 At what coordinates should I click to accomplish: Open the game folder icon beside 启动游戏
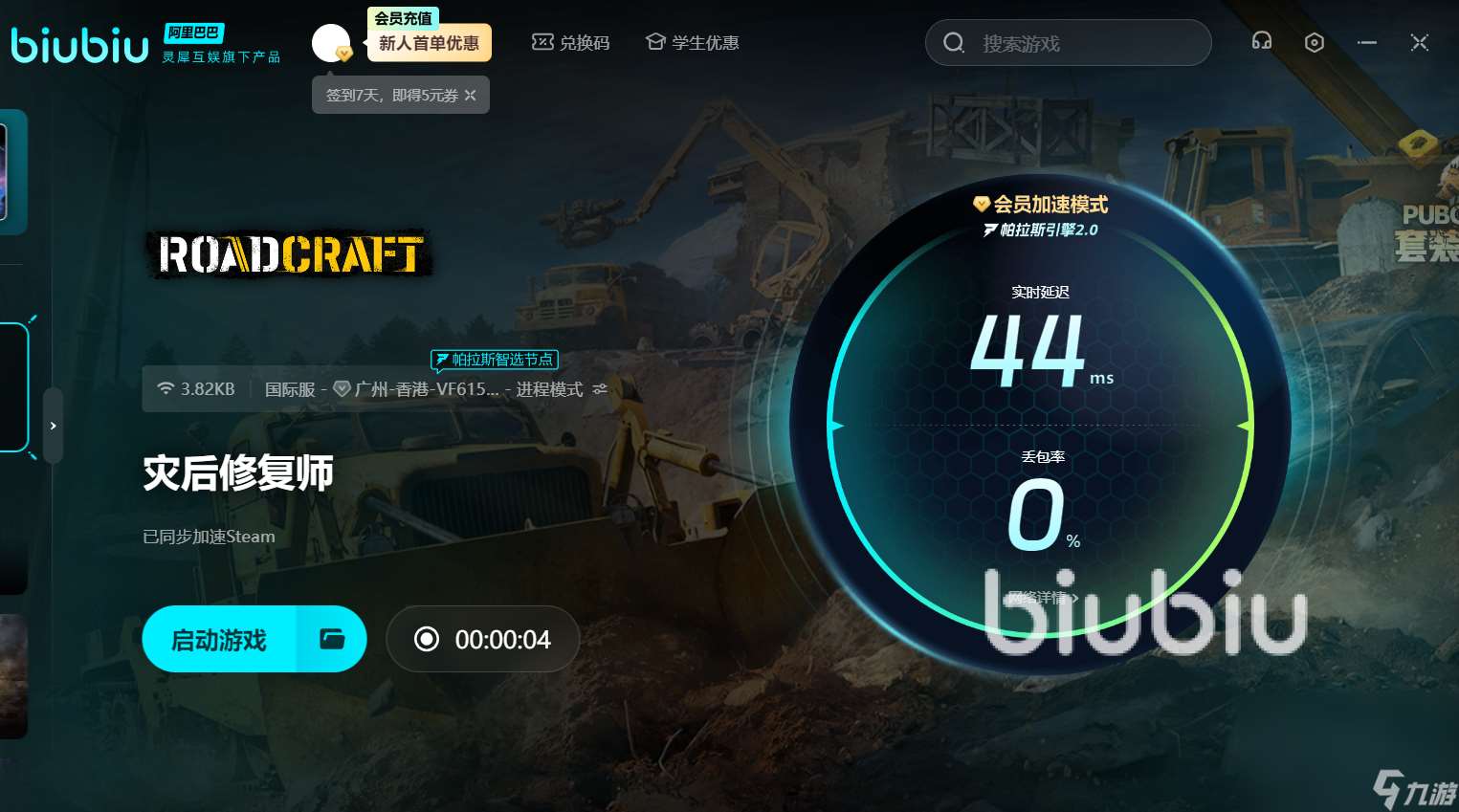point(331,639)
